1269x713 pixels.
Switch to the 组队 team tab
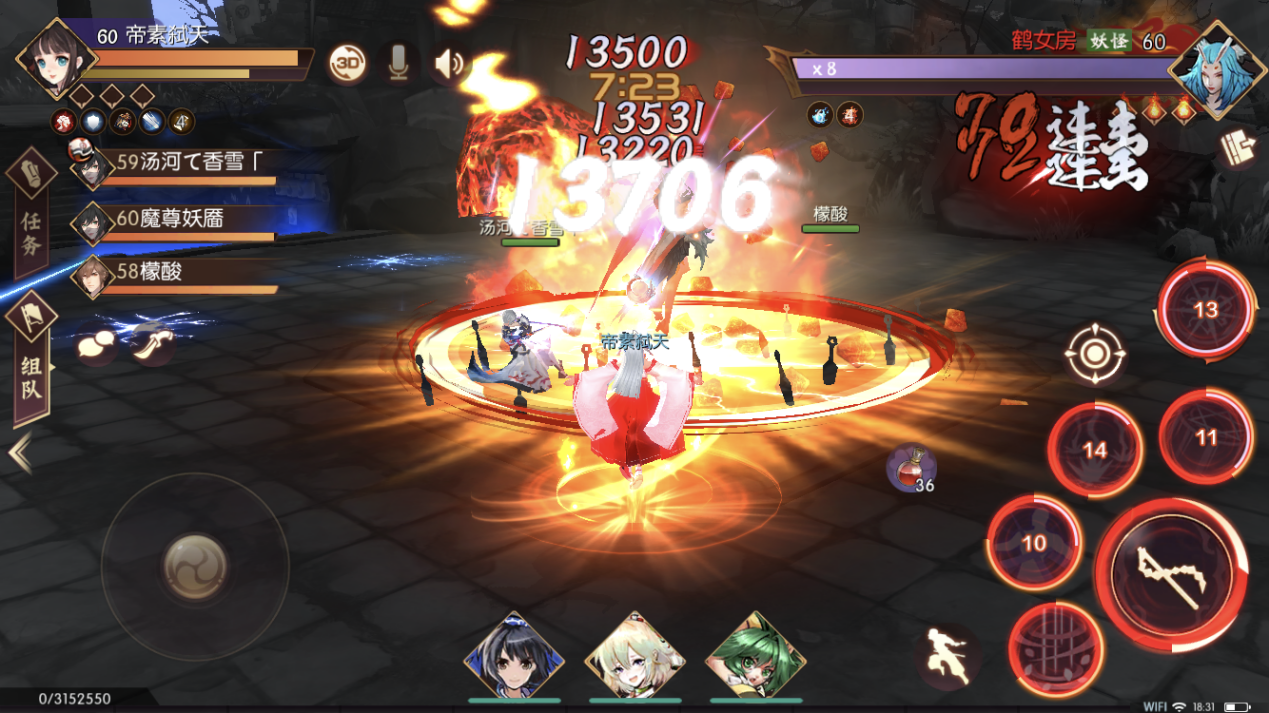click(x=31, y=360)
